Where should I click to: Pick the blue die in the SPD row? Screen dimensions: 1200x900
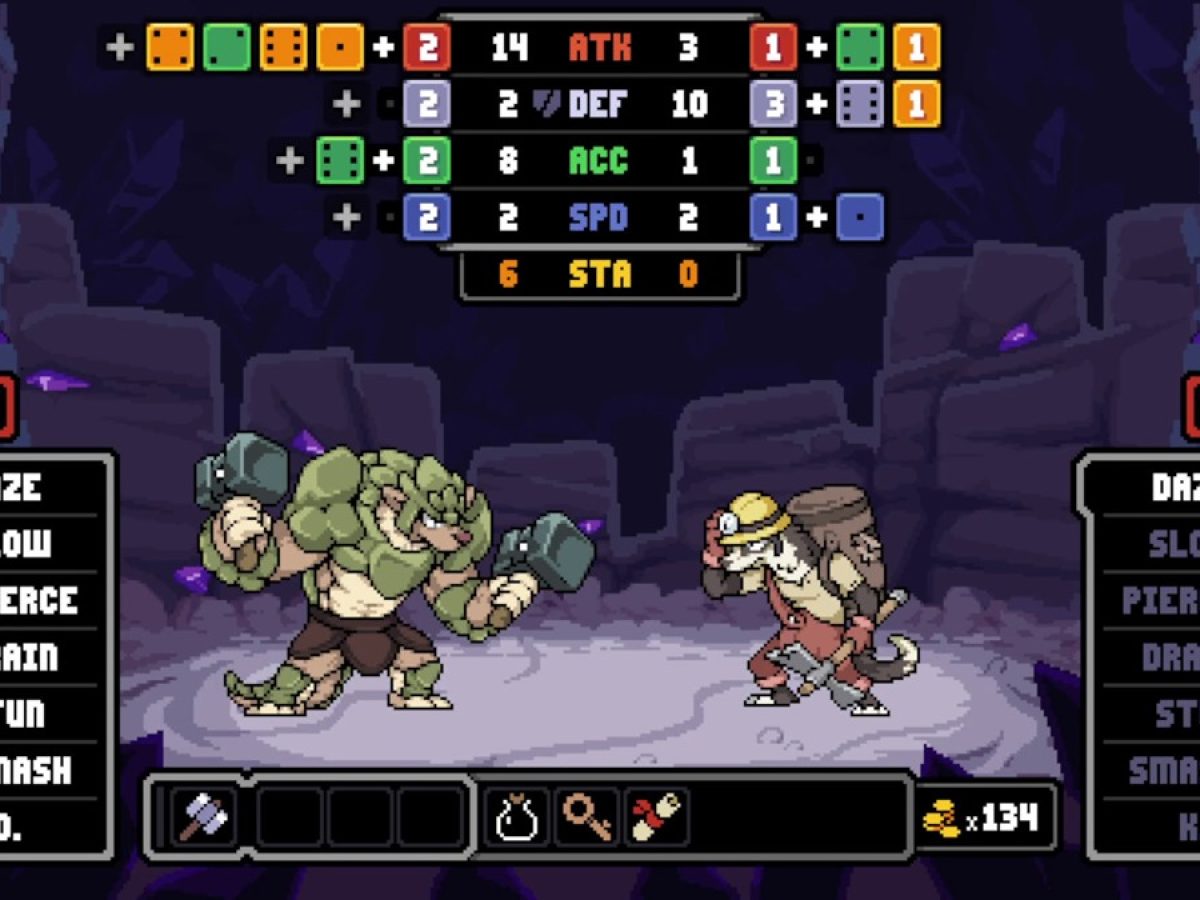[x=860, y=218]
